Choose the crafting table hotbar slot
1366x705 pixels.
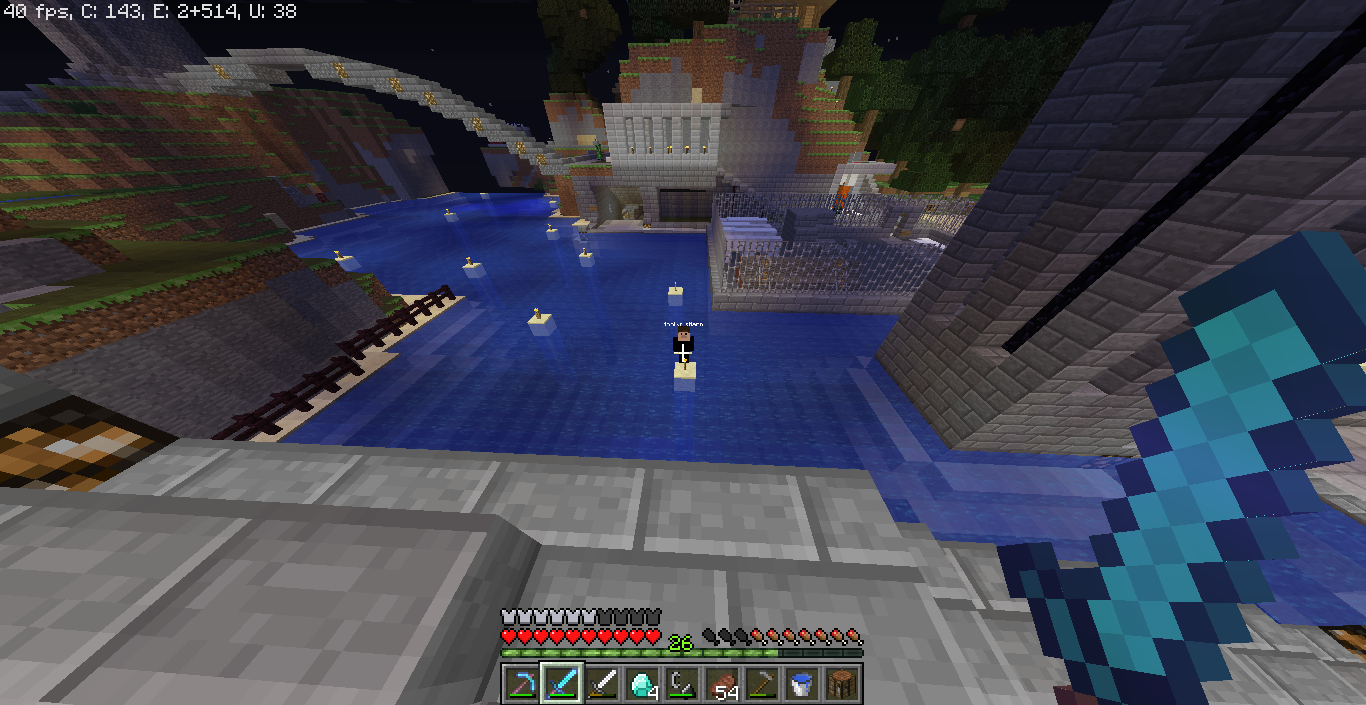click(x=842, y=684)
